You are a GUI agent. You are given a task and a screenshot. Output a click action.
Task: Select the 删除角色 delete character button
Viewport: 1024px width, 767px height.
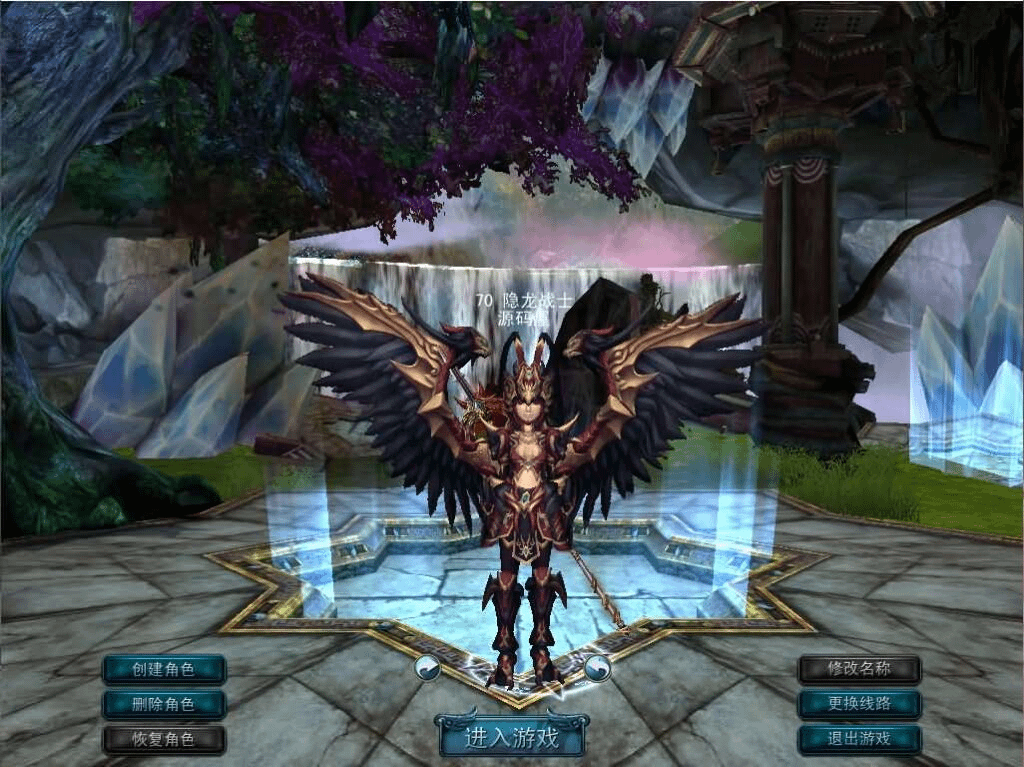coord(163,704)
